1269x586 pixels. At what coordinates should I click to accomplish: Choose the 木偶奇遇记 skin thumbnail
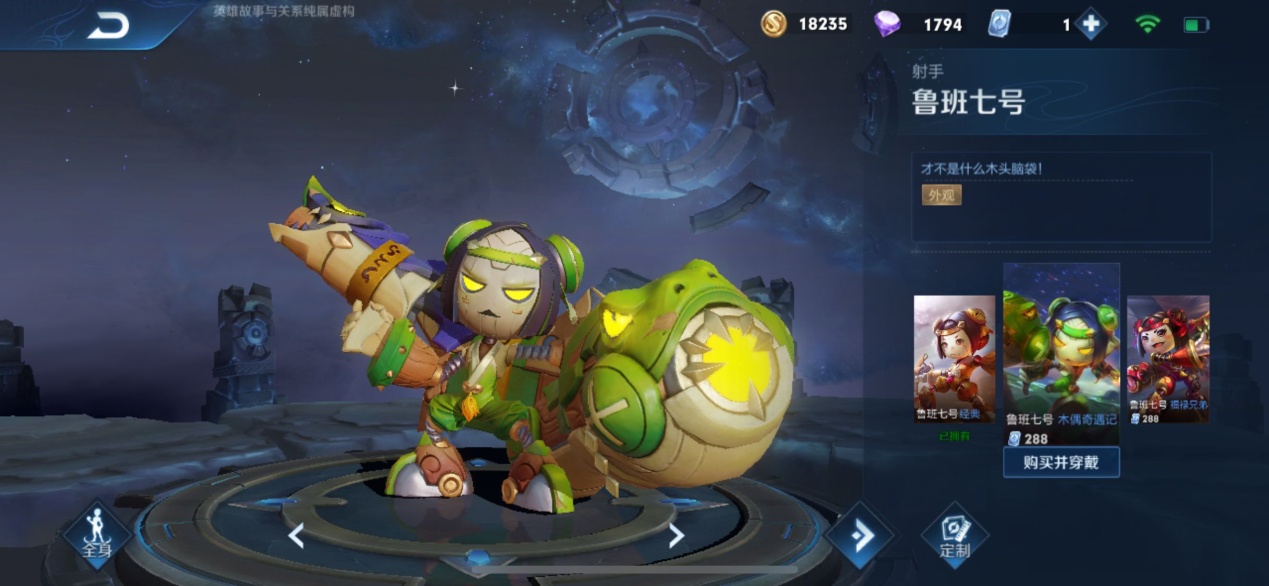pos(1061,350)
